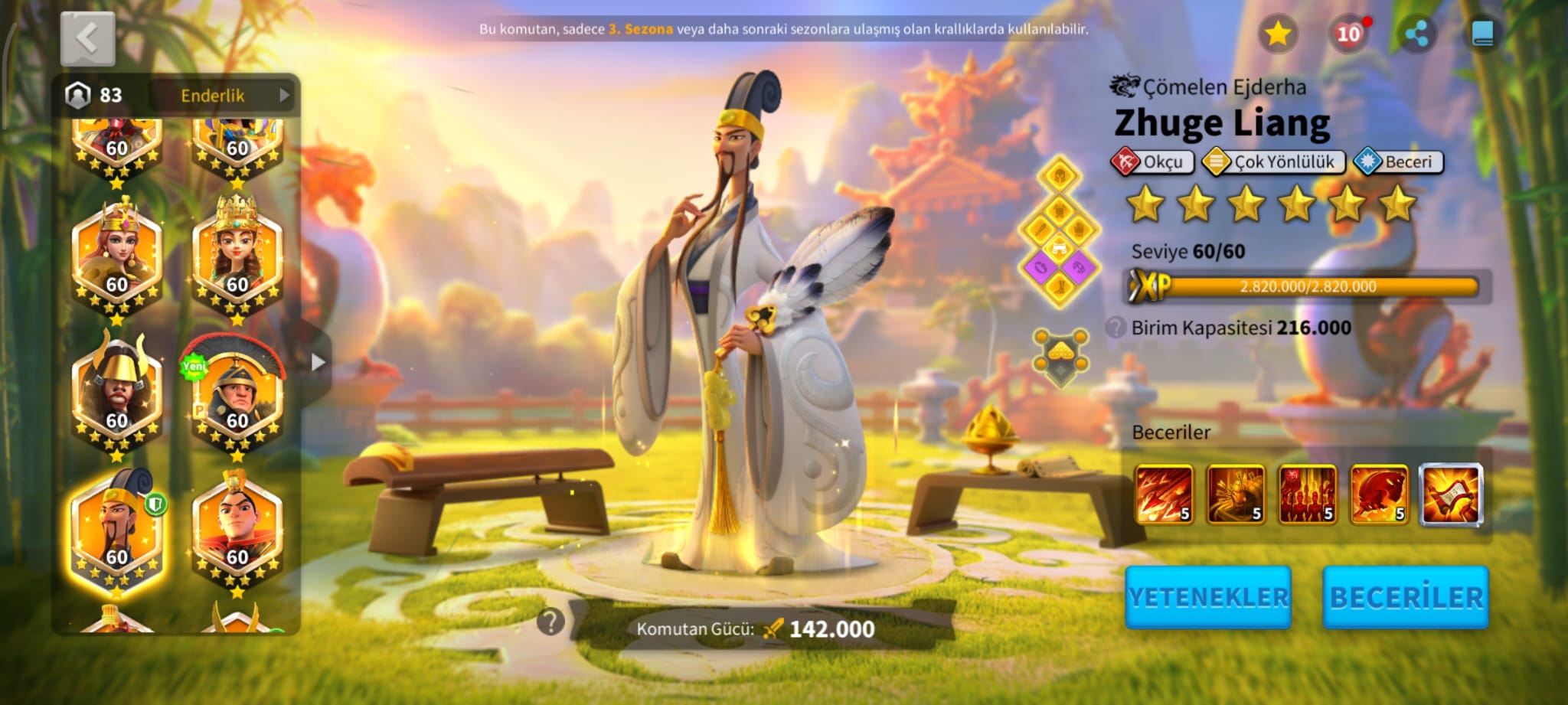The width and height of the screenshot is (1568, 705).
Task: Expand the commander list with the arrow tab
Action: [x=318, y=362]
